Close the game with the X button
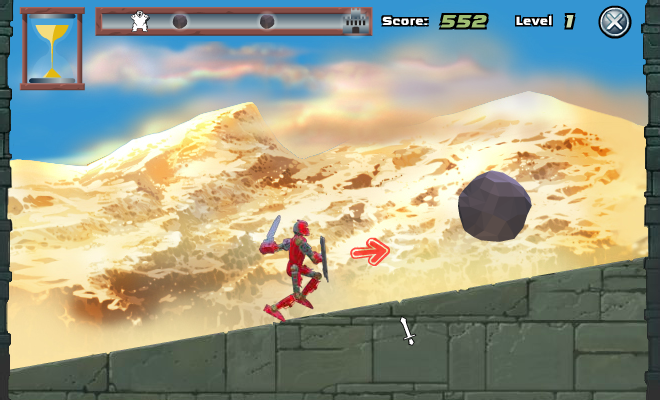 [x=615, y=21]
